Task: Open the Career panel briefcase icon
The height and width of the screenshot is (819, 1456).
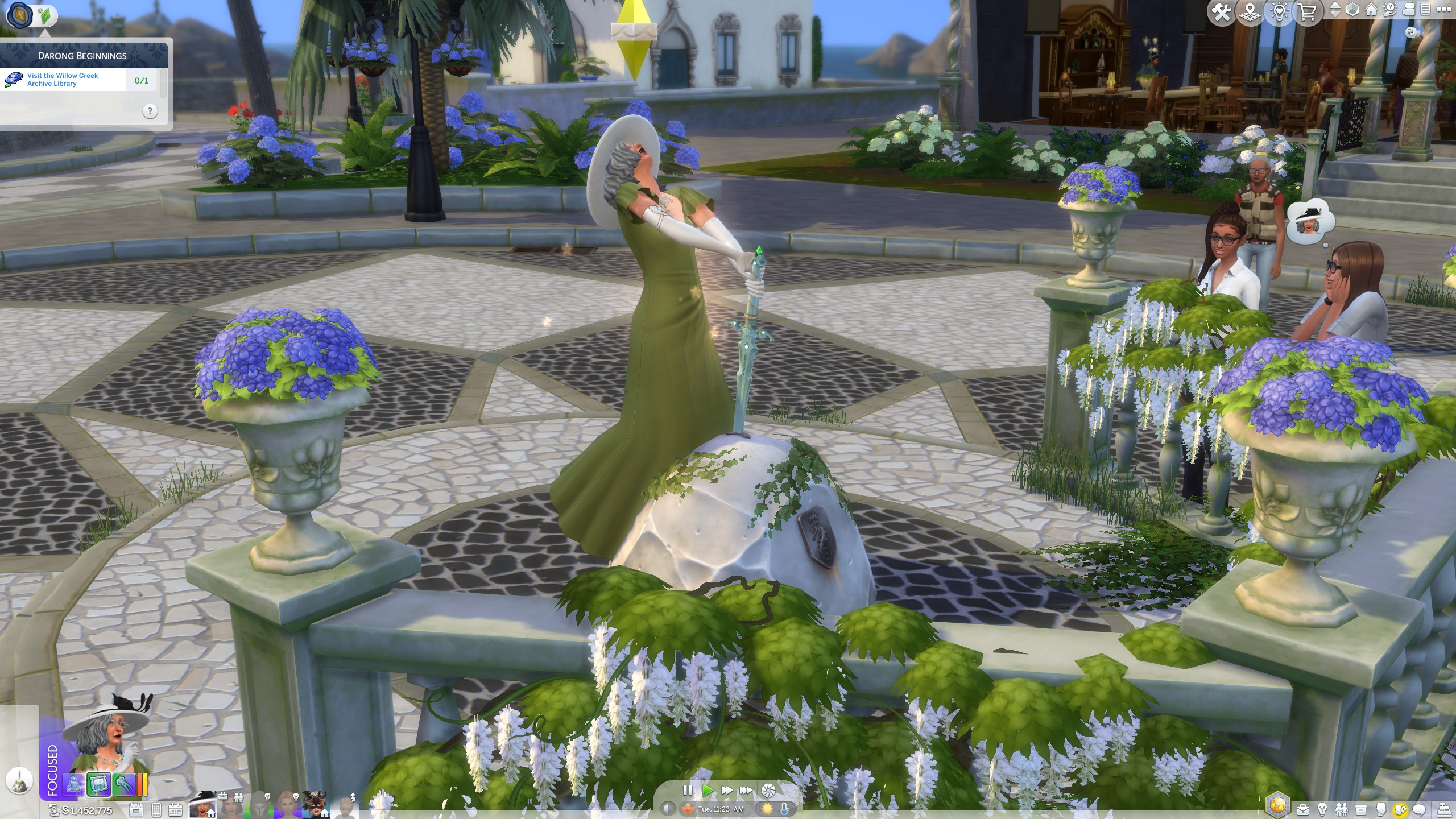Action: (x=1303, y=809)
